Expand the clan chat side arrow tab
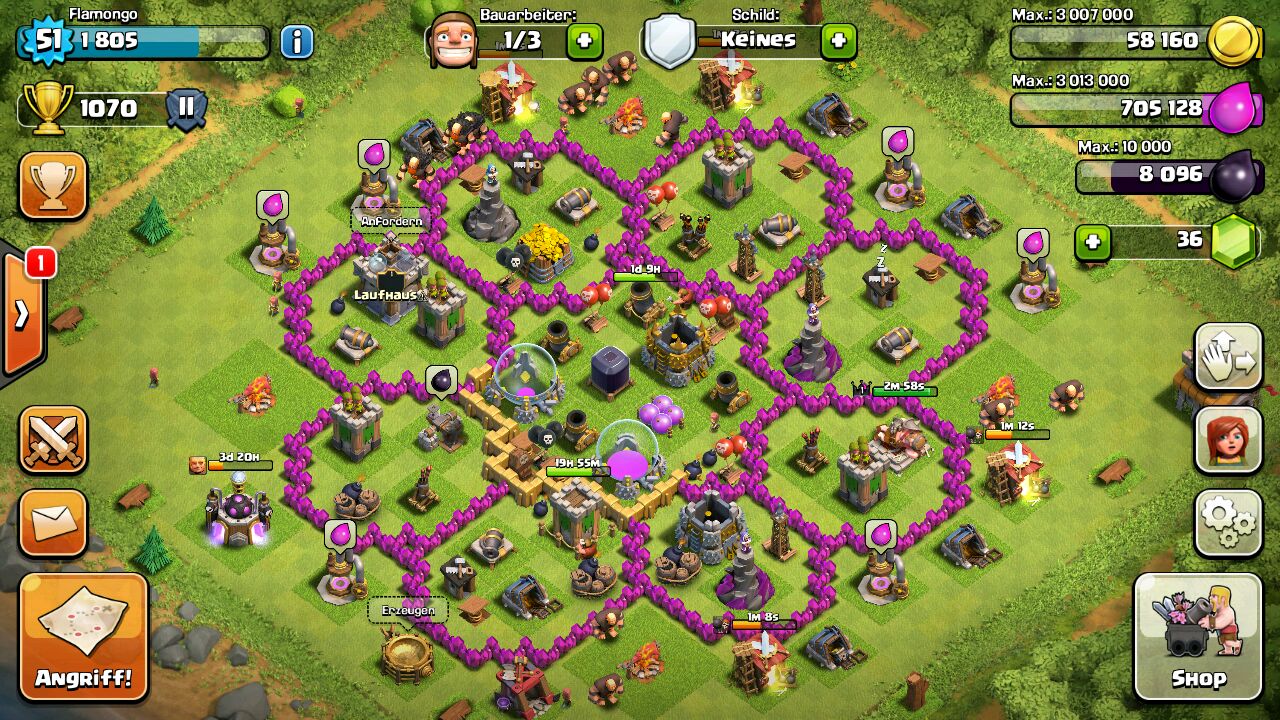 [21, 314]
